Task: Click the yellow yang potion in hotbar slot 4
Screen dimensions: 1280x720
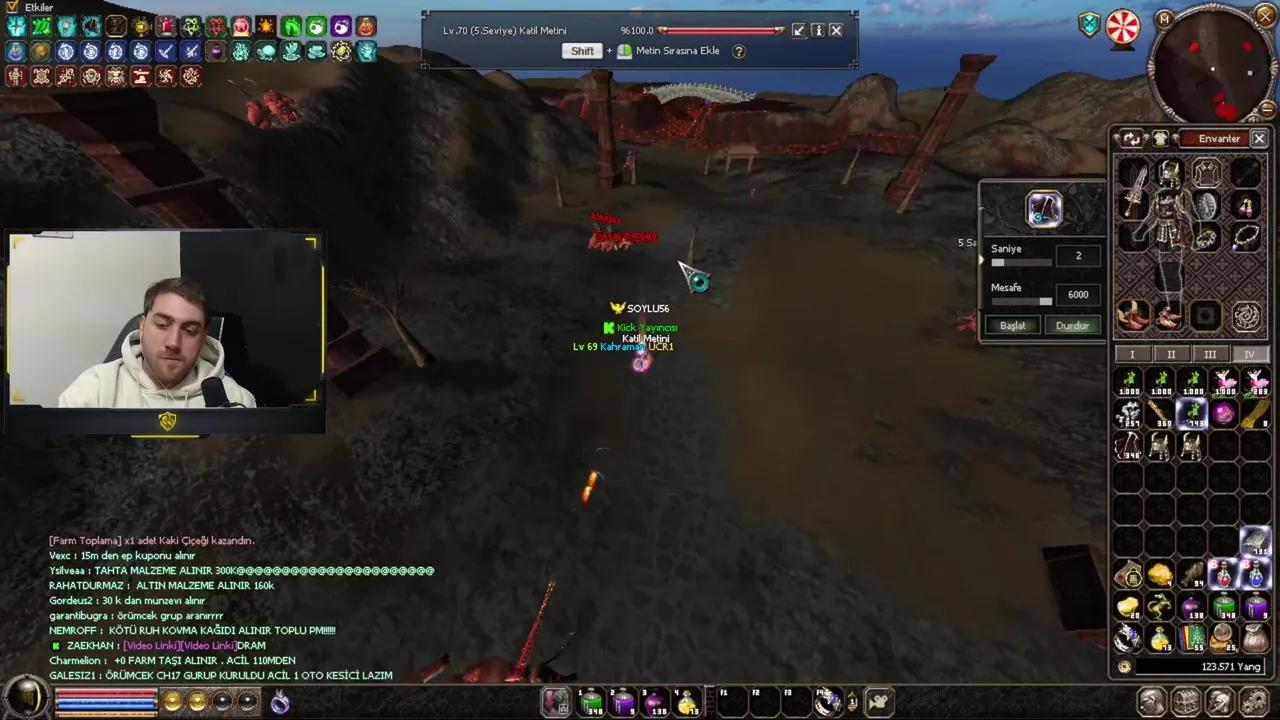Action: [686, 701]
